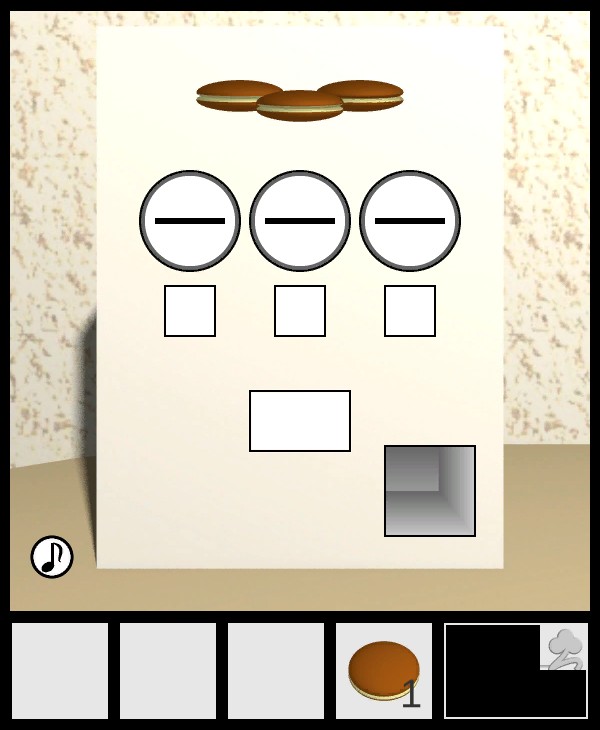This screenshot has width=600, height=730.
Task: Select the dorayaki pancake inventory slot
Action: coord(384,670)
